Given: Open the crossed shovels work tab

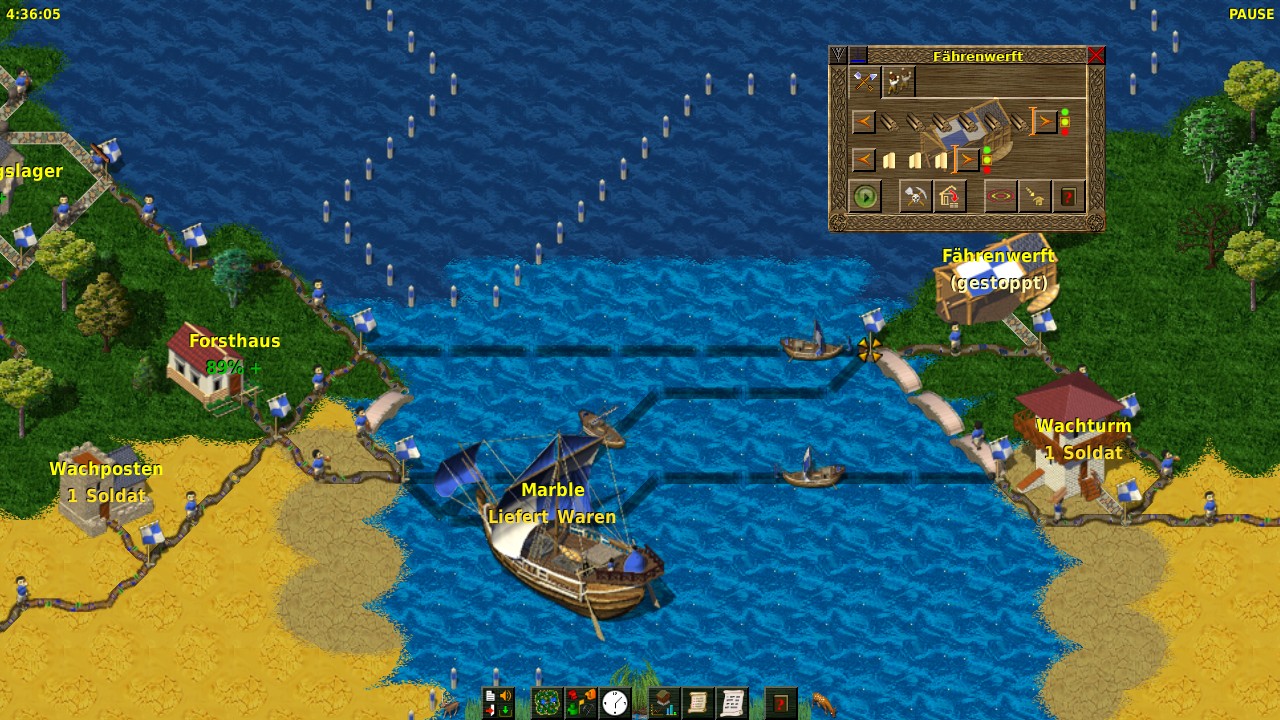Looking at the screenshot, I should 865,82.
